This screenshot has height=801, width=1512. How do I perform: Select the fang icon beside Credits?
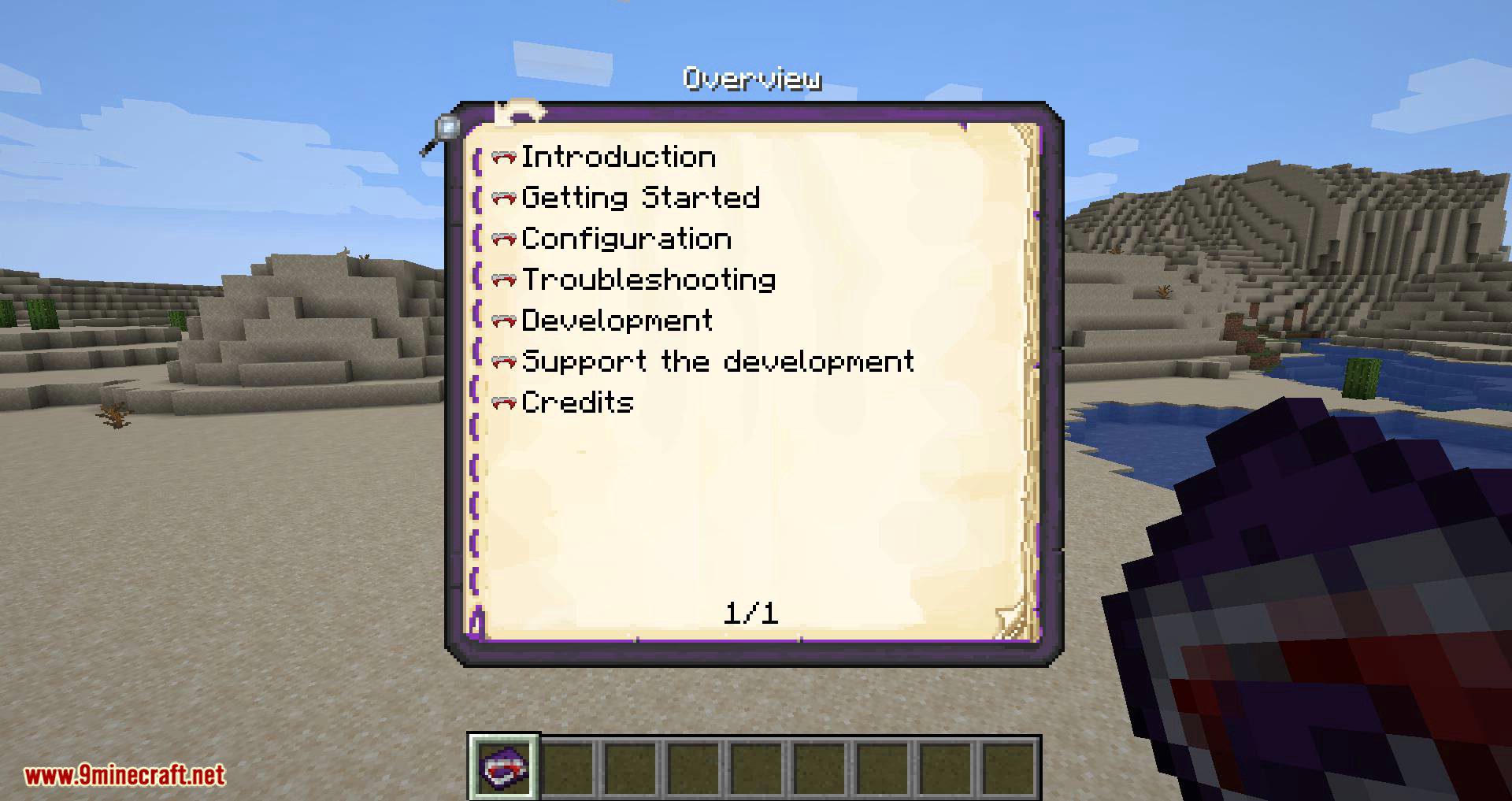pos(502,402)
